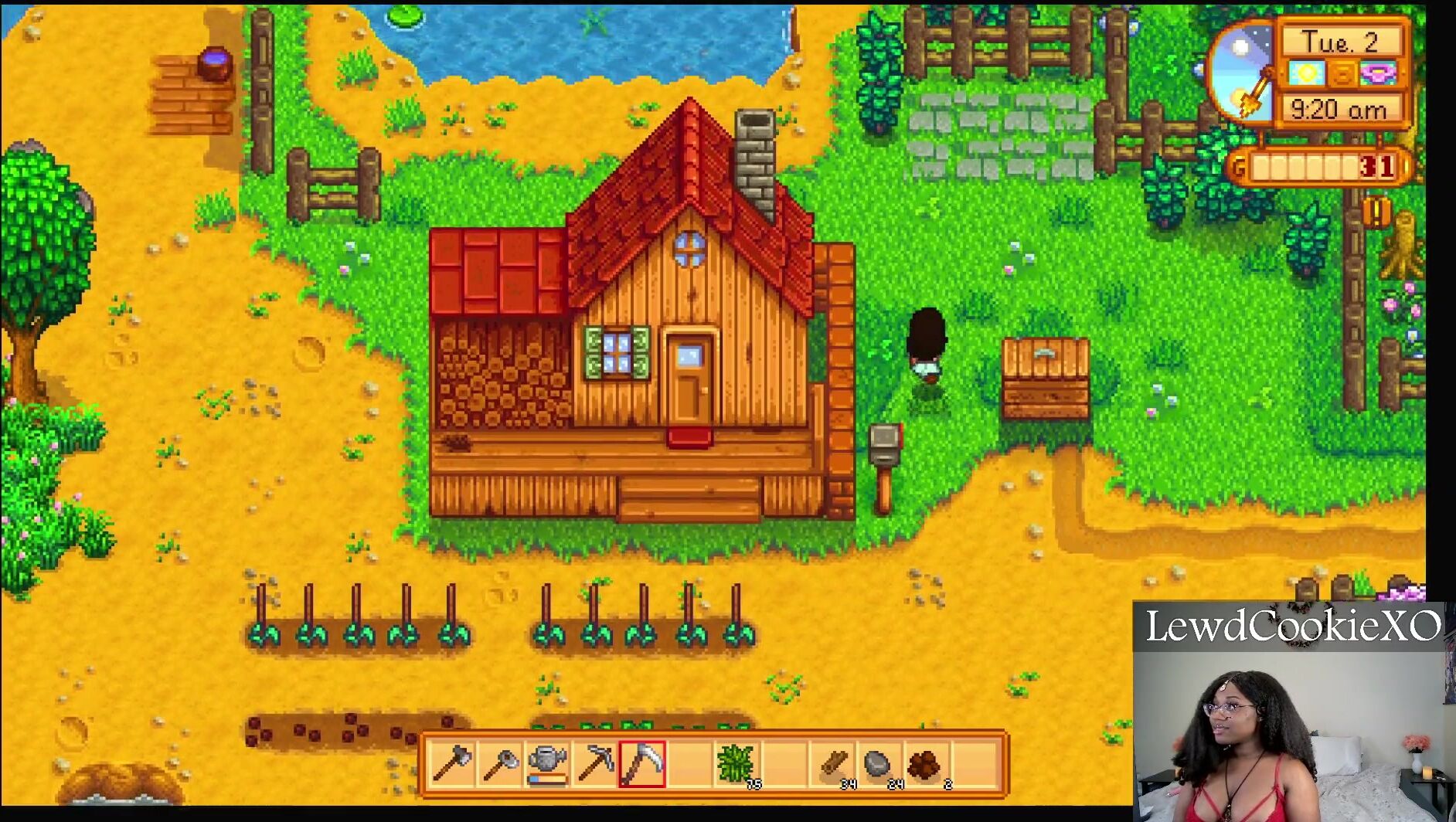The image size is (1456, 822).
Task: Click the highlighted scythe slot
Action: 642,764
